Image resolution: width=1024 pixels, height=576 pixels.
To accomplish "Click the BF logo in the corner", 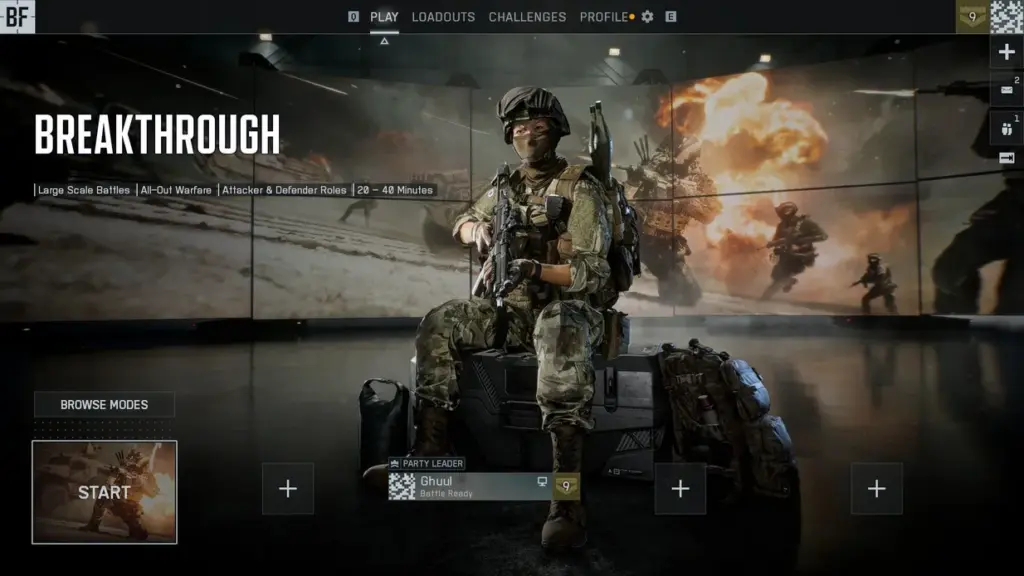I will [17, 16].
